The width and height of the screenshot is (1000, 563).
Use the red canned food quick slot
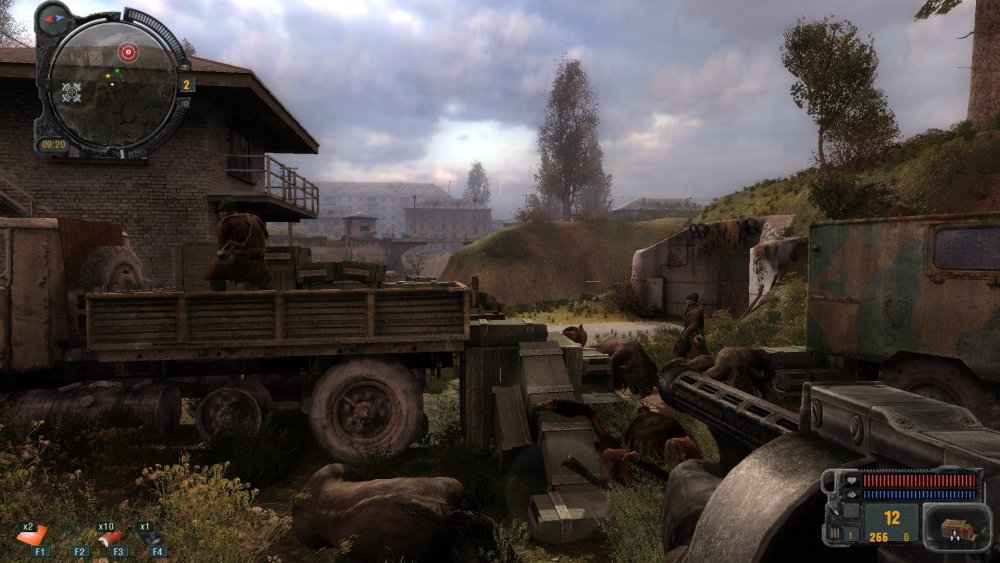pos(108,537)
